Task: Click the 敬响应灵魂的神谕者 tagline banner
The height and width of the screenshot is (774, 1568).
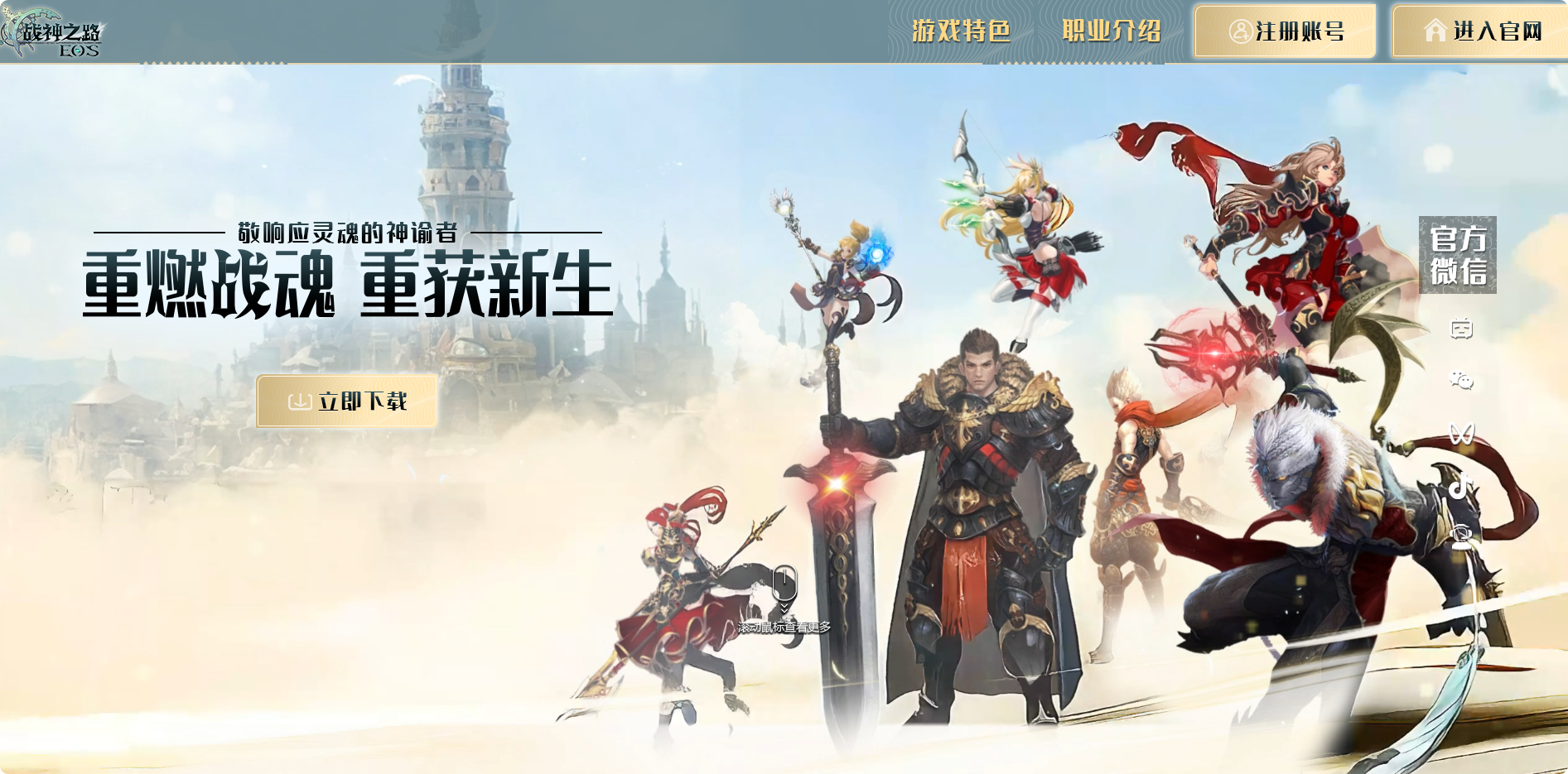Action: pyautogui.click(x=348, y=233)
